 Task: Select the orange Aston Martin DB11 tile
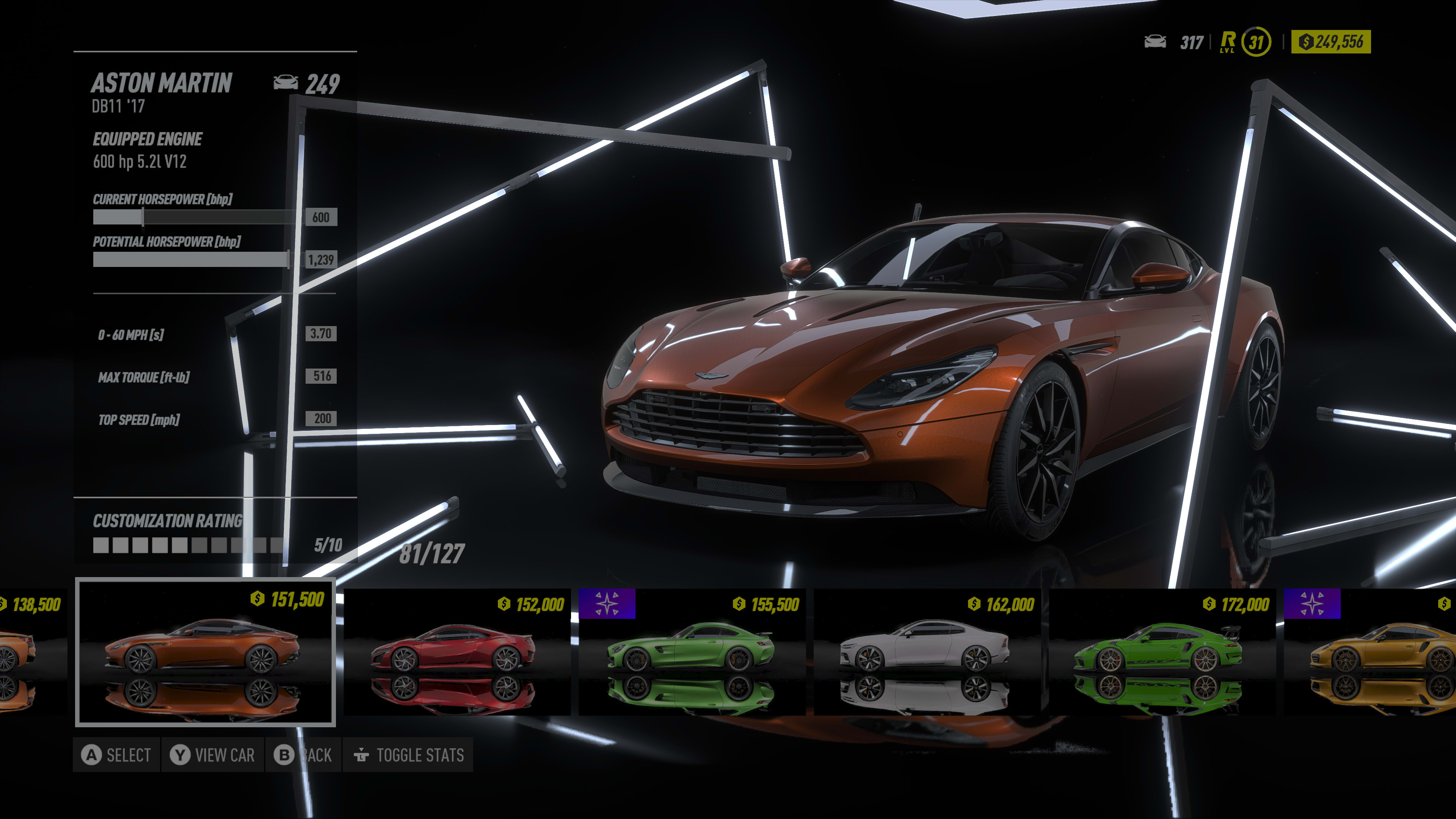point(205,651)
